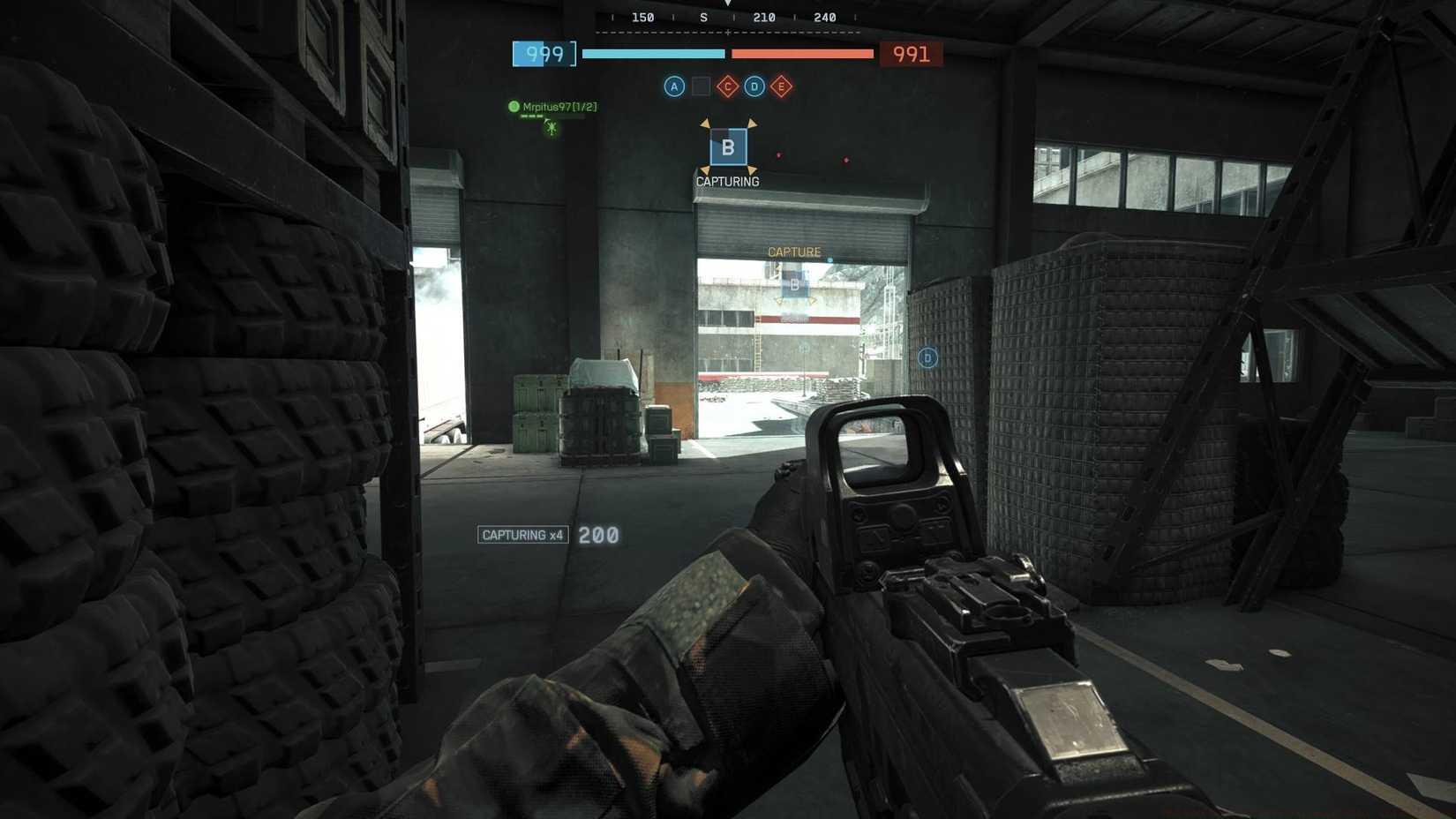Image resolution: width=1456 pixels, height=819 pixels.
Task: Expand the CAPTURING x4 multiplier badge
Action: click(523, 535)
